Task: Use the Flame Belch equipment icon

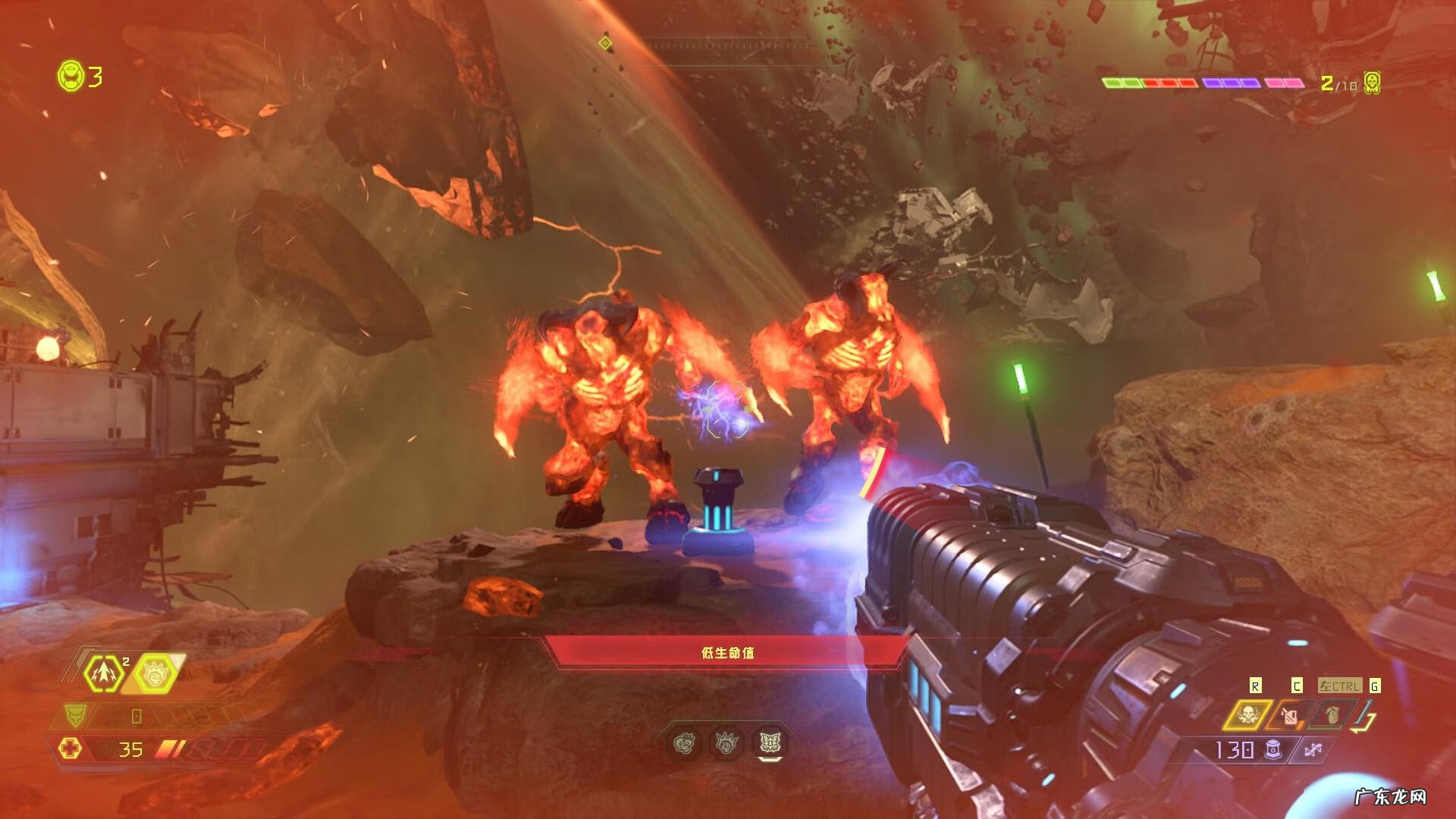Action: click(1290, 715)
